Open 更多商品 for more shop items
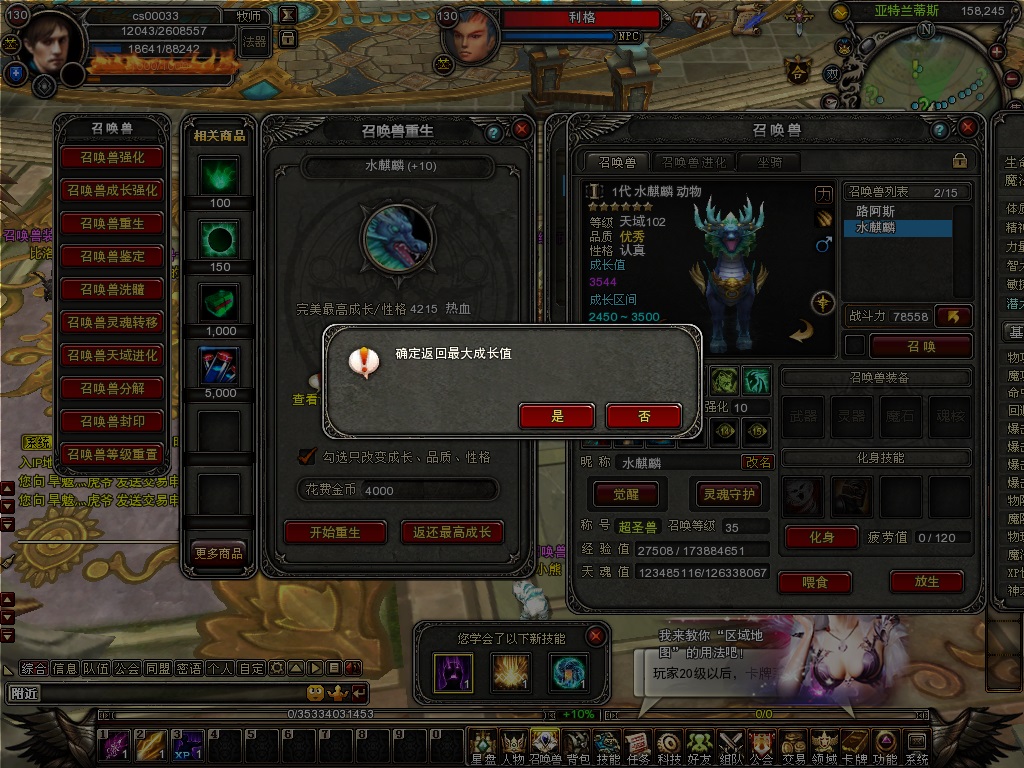Screen dimensions: 1024x768 point(218,552)
